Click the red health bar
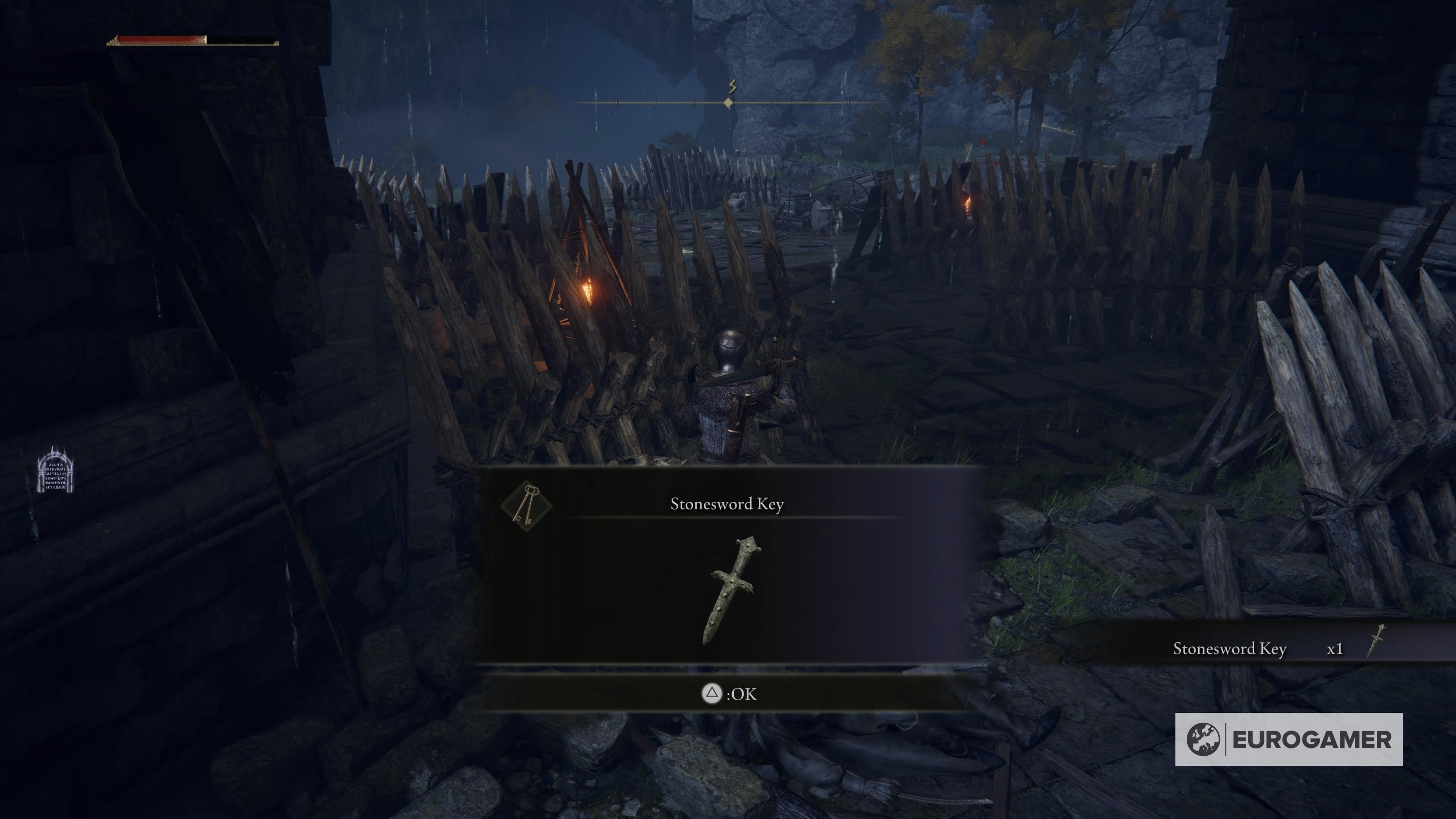The image size is (1456, 819). 158,39
